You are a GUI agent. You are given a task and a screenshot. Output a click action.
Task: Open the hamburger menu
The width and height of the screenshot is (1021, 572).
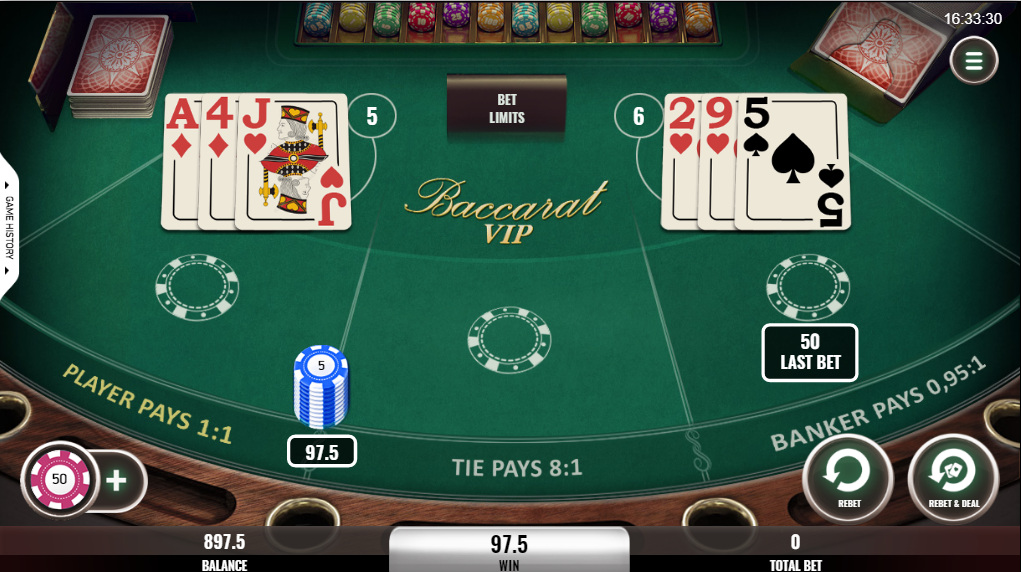click(974, 62)
